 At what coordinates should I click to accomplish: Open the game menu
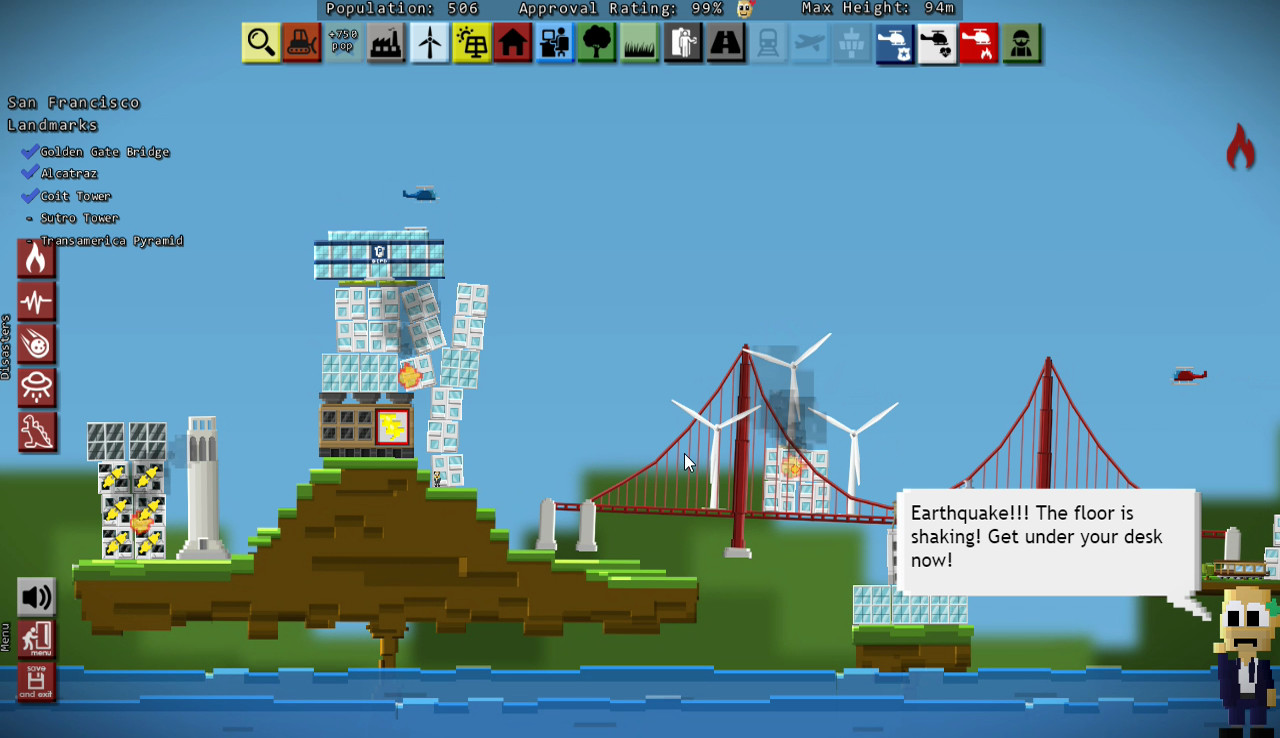37,638
